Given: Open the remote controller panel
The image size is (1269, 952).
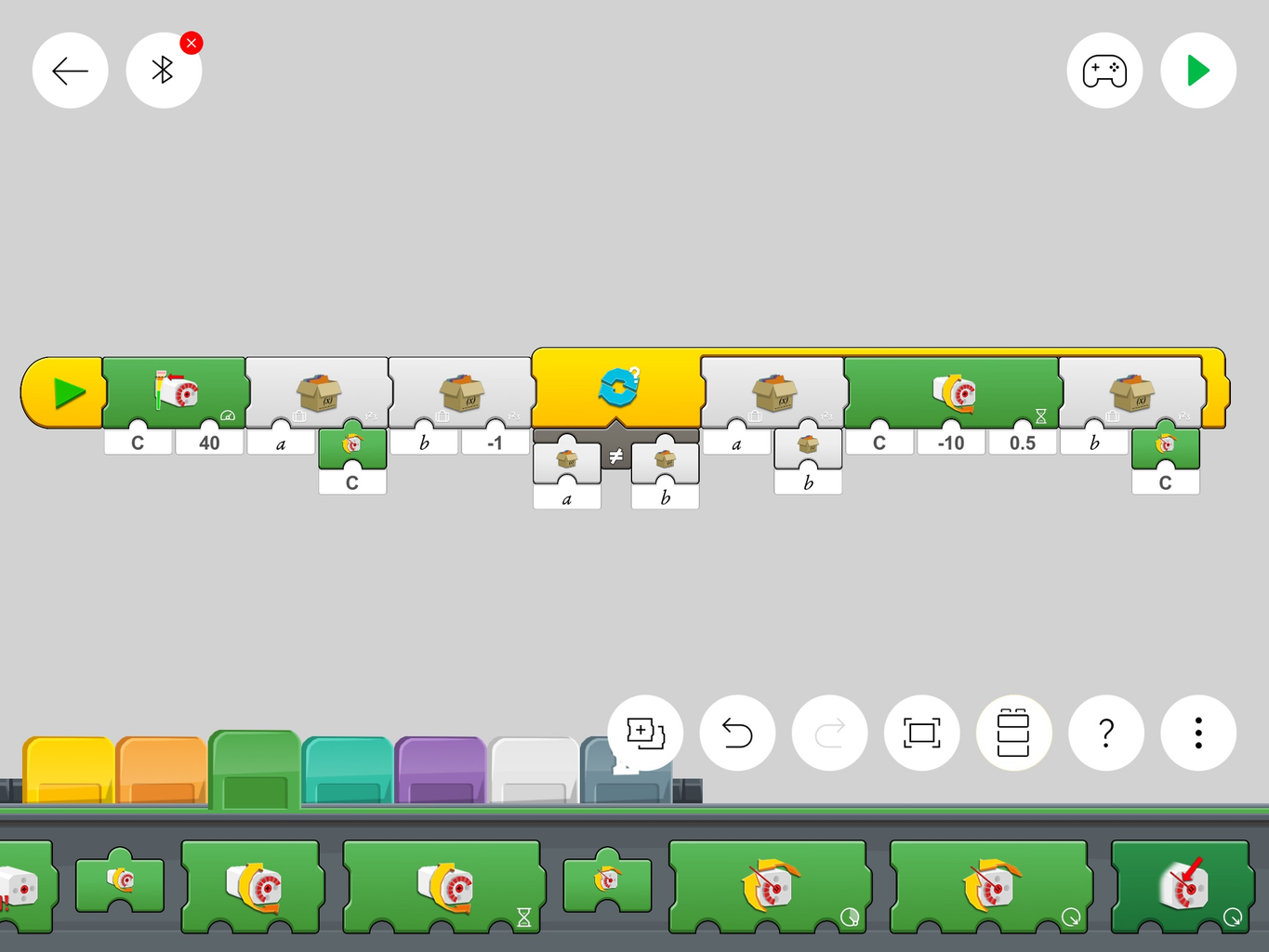Looking at the screenshot, I should coord(1105,70).
